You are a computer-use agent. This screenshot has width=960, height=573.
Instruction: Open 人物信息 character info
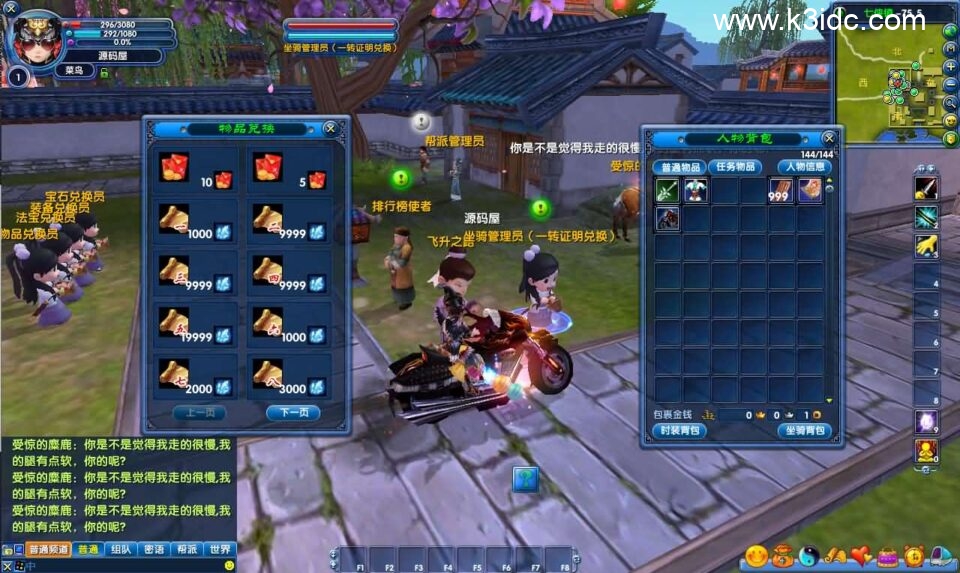click(x=804, y=167)
